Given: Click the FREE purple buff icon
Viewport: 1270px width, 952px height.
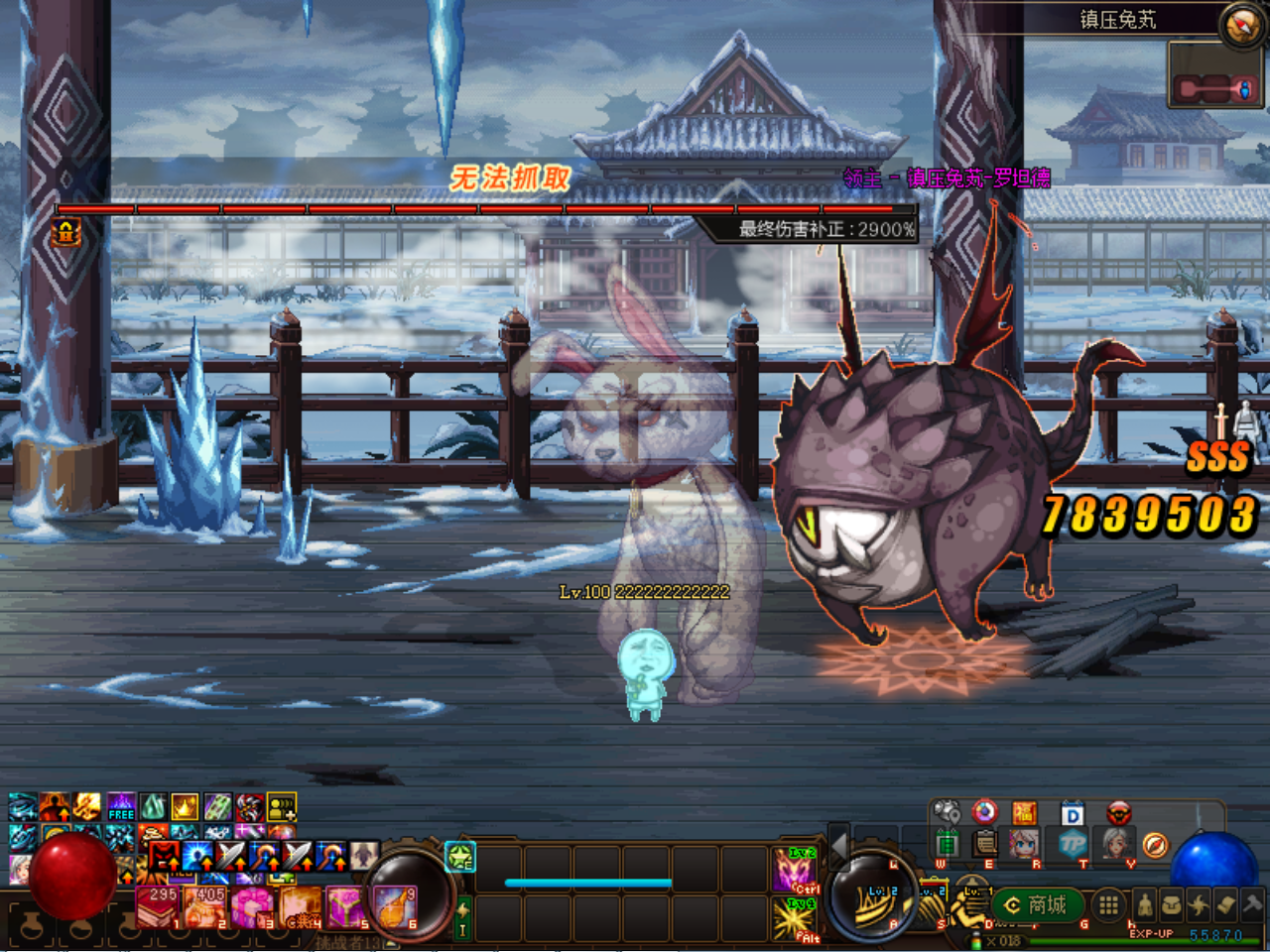Looking at the screenshot, I should 121,807.
